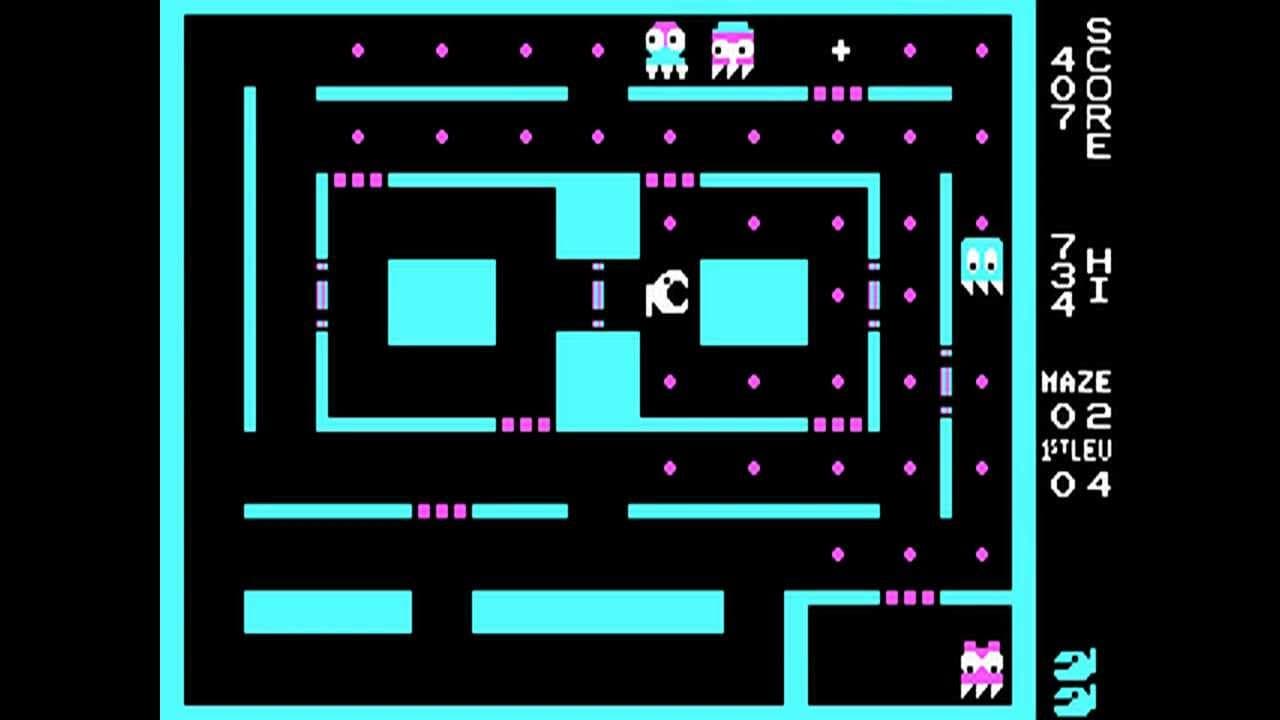Toggle the striped gate left of the player
Viewport: 1280px width, 720px height.
point(597,294)
